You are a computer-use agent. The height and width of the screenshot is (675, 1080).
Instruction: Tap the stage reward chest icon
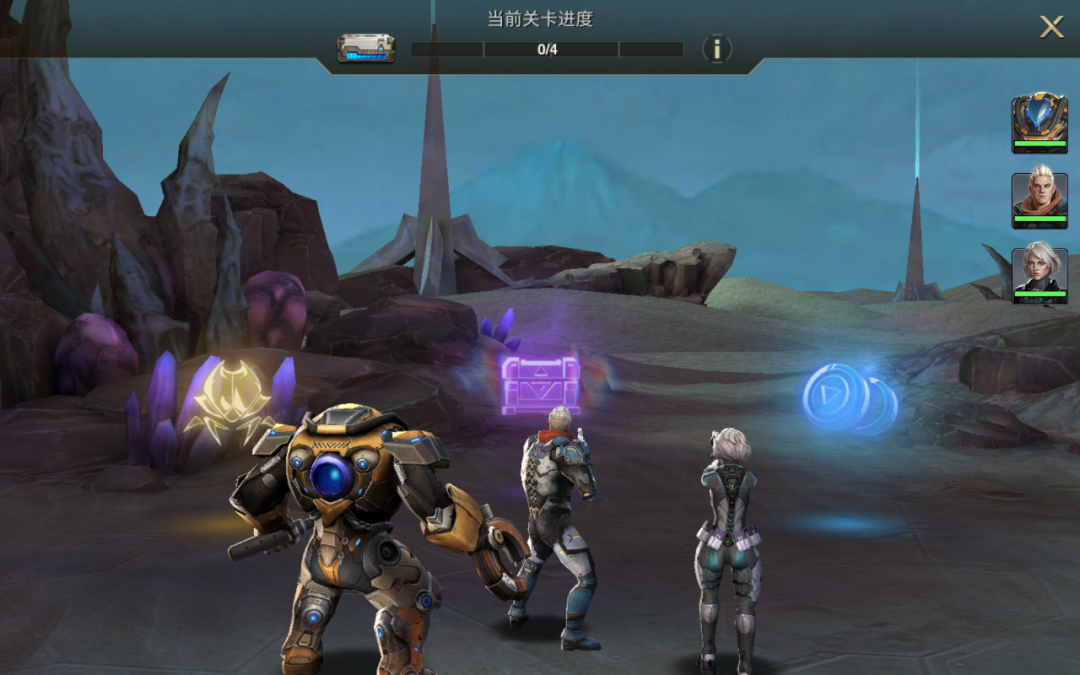pyautogui.click(x=366, y=48)
